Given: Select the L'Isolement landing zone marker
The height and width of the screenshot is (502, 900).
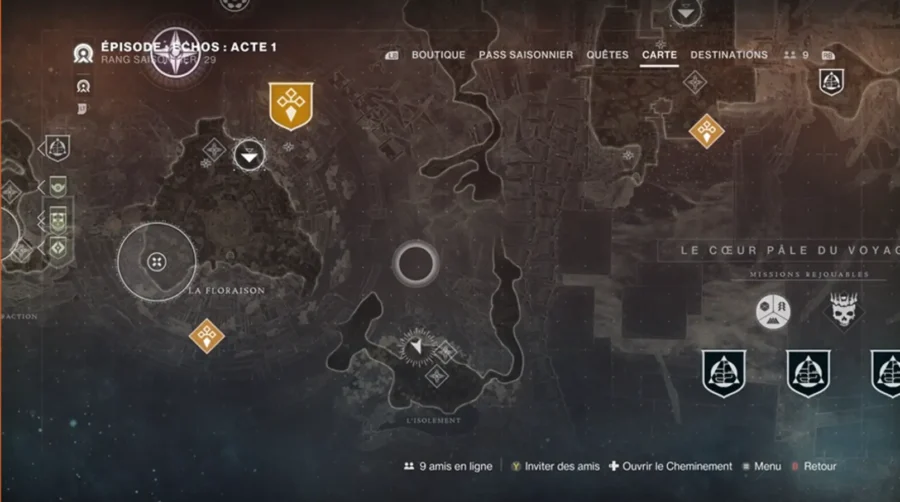Looking at the screenshot, I should (418, 346).
